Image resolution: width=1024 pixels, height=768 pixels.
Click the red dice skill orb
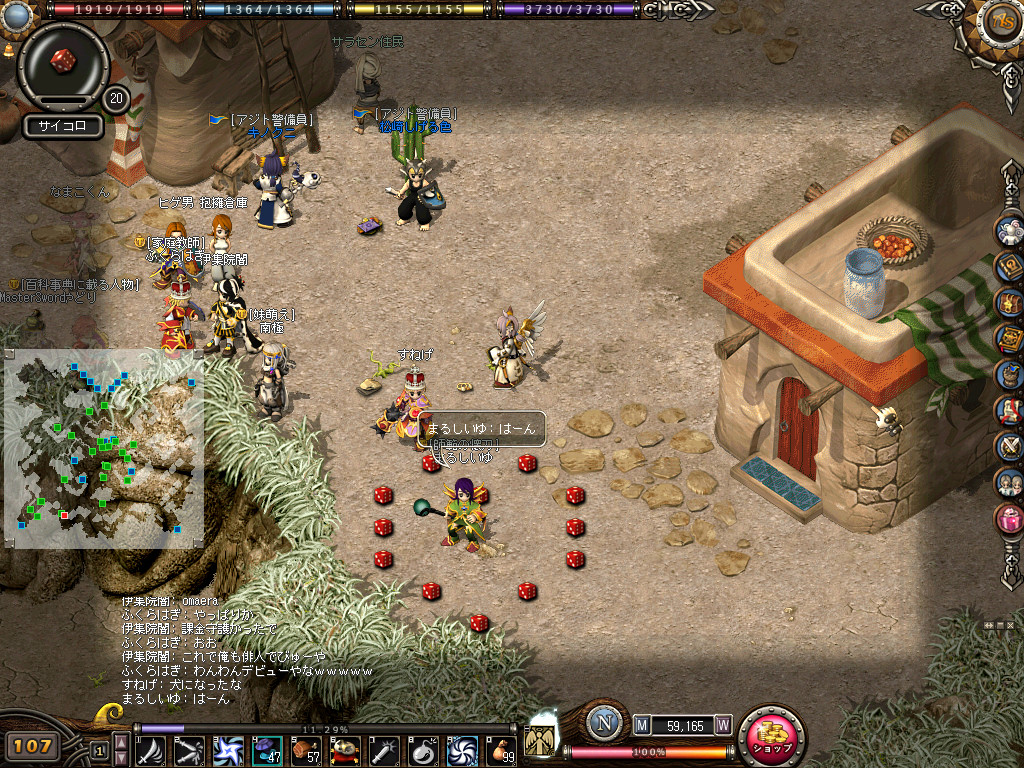(x=63, y=58)
